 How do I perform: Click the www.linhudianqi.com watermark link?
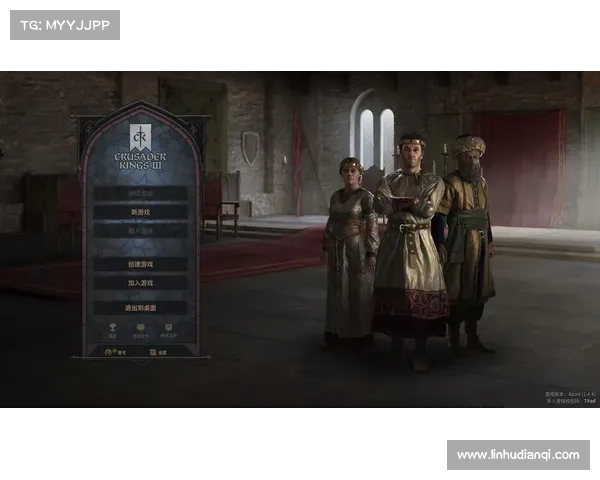point(517,455)
